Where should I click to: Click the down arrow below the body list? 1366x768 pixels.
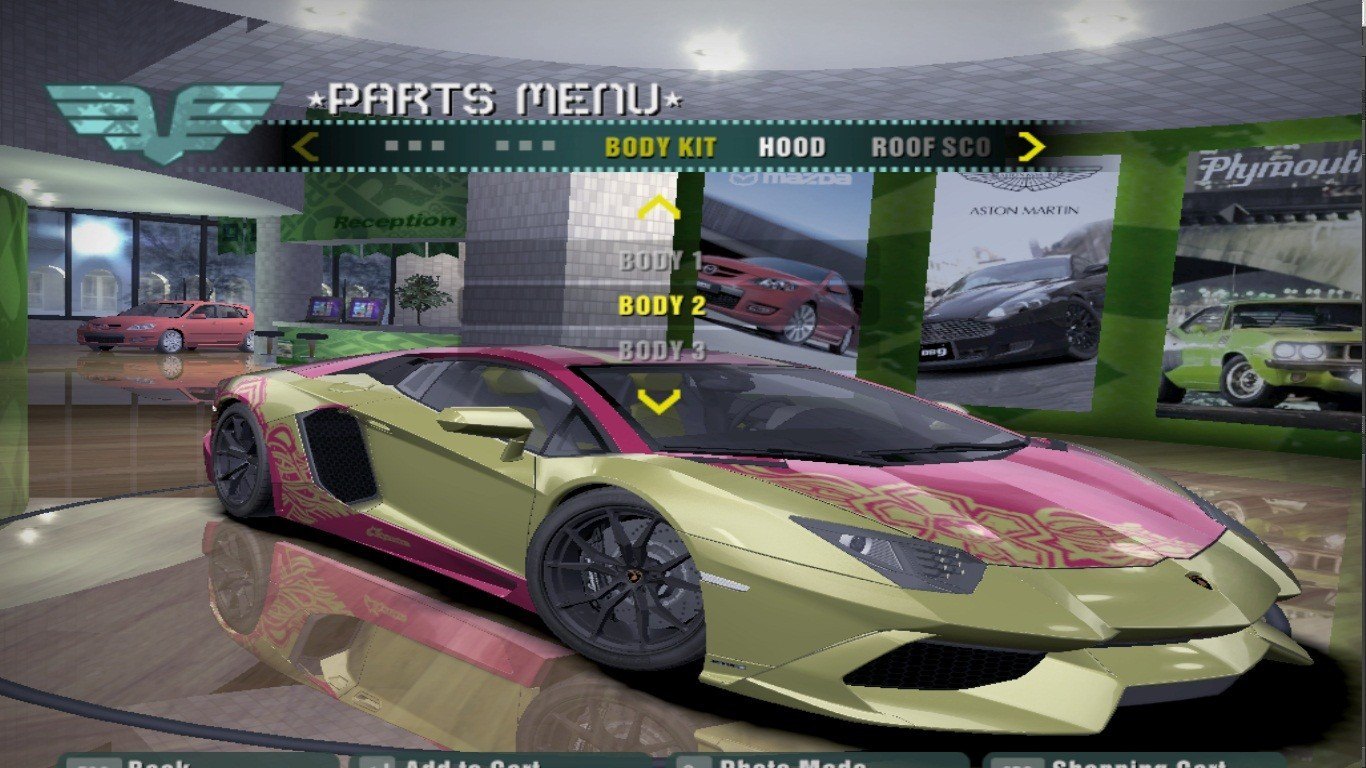click(659, 401)
